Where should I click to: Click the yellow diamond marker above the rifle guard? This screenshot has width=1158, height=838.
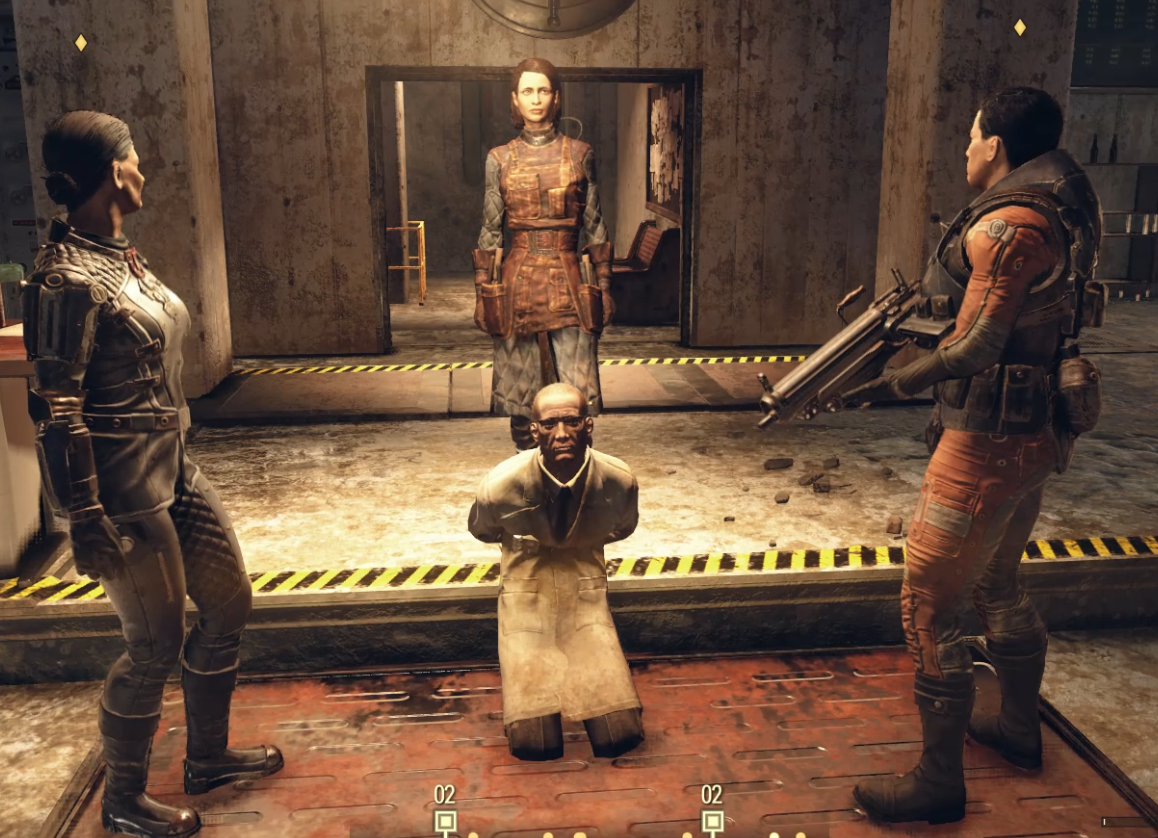click(1019, 27)
